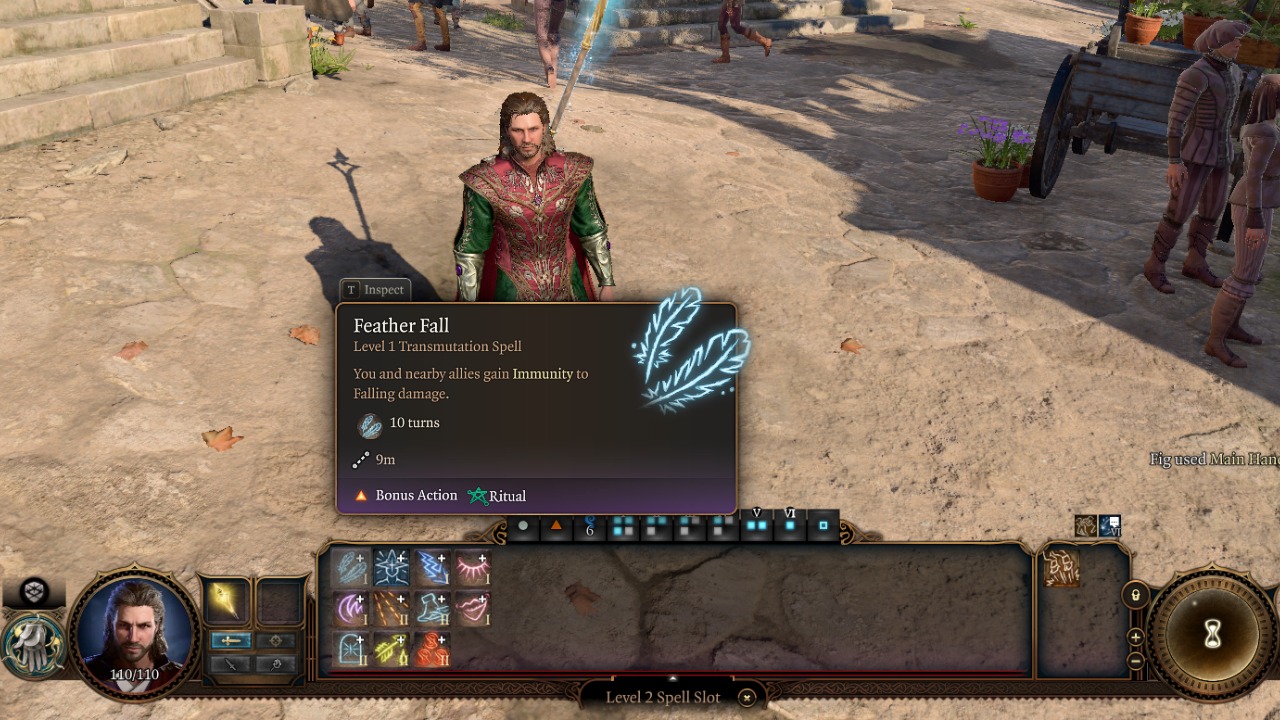This screenshot has width=1280, height=720.
Task: Toggle the melee sword weapon set button
Action: [231, 641]
